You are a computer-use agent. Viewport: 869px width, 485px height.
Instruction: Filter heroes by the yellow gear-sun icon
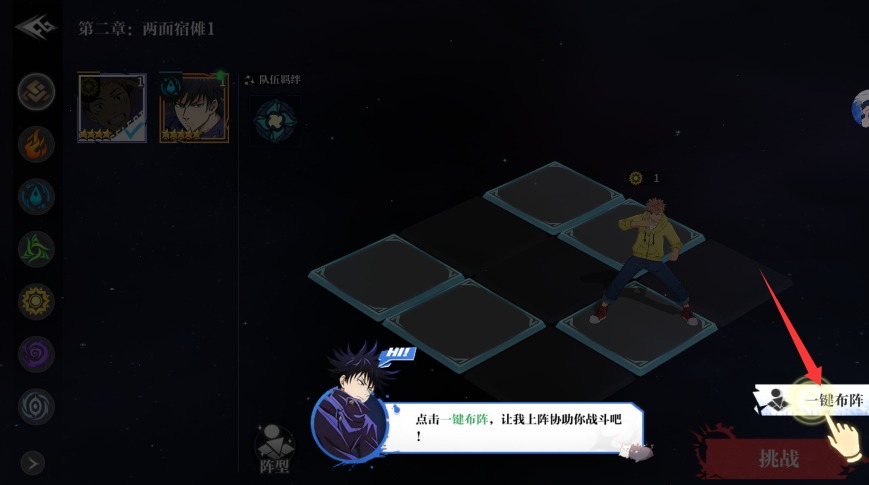click(x=36, y=301)
